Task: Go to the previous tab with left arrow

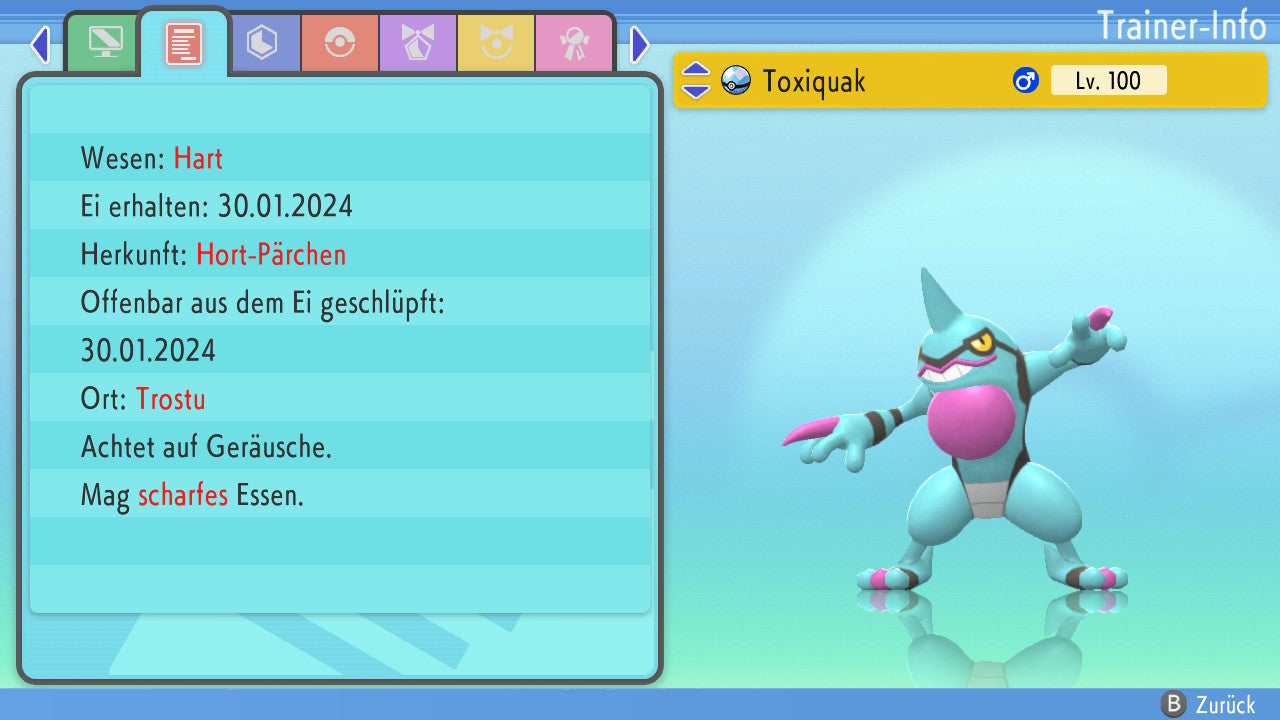Action: (40, 44)
